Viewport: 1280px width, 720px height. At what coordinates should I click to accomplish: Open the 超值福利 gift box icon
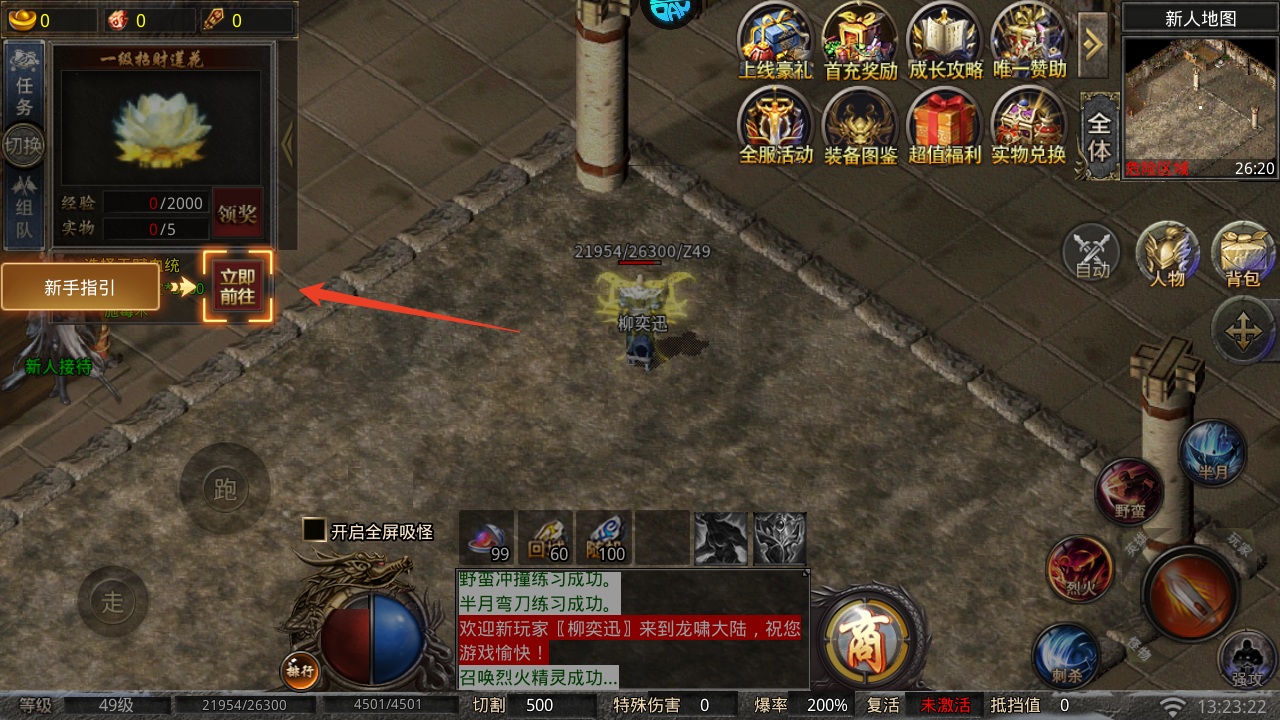[945, 127]
